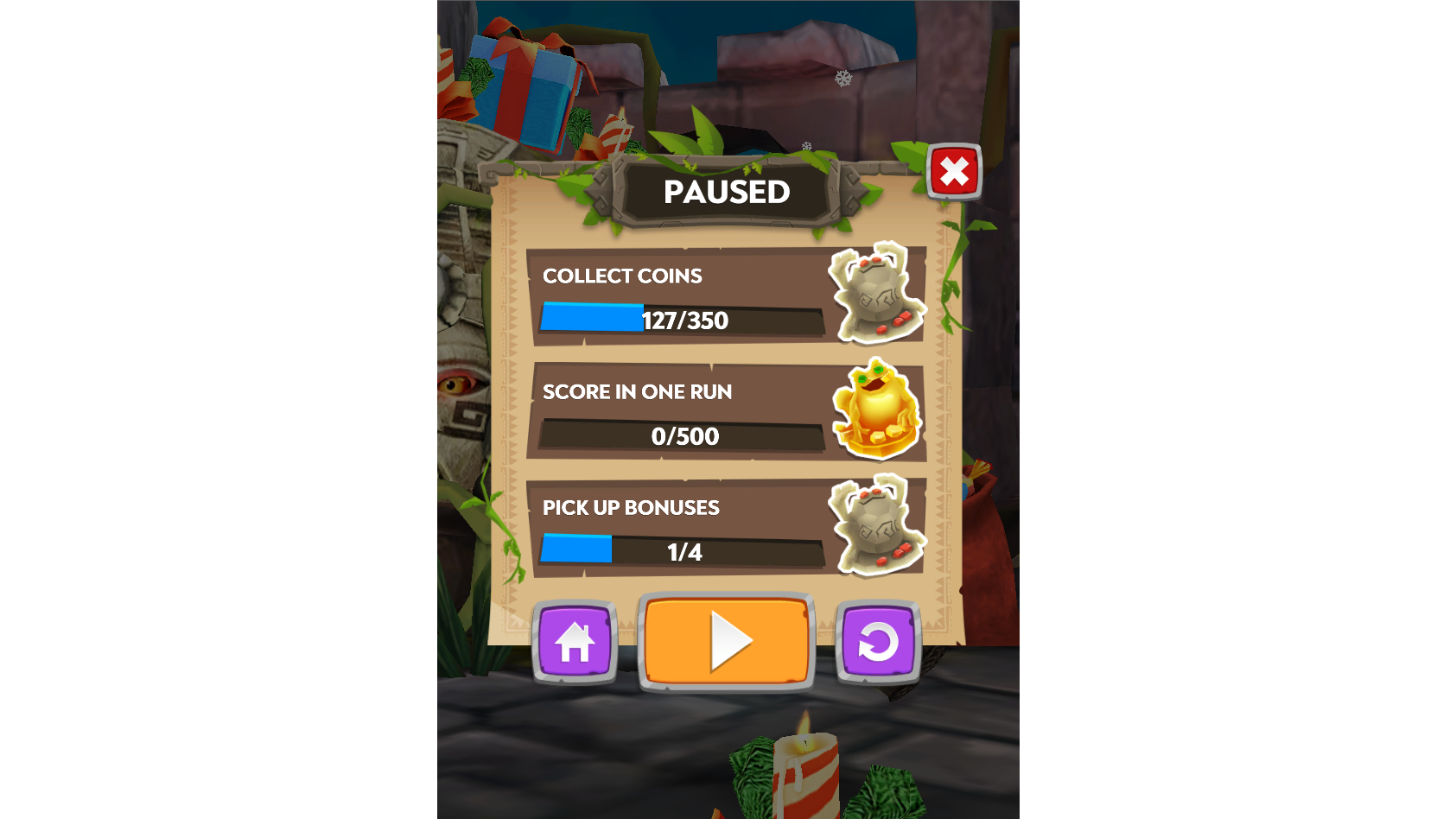1456x819 pixels.
Task: Close the pause menu with the red X
Action: click(x=954, y=171)
